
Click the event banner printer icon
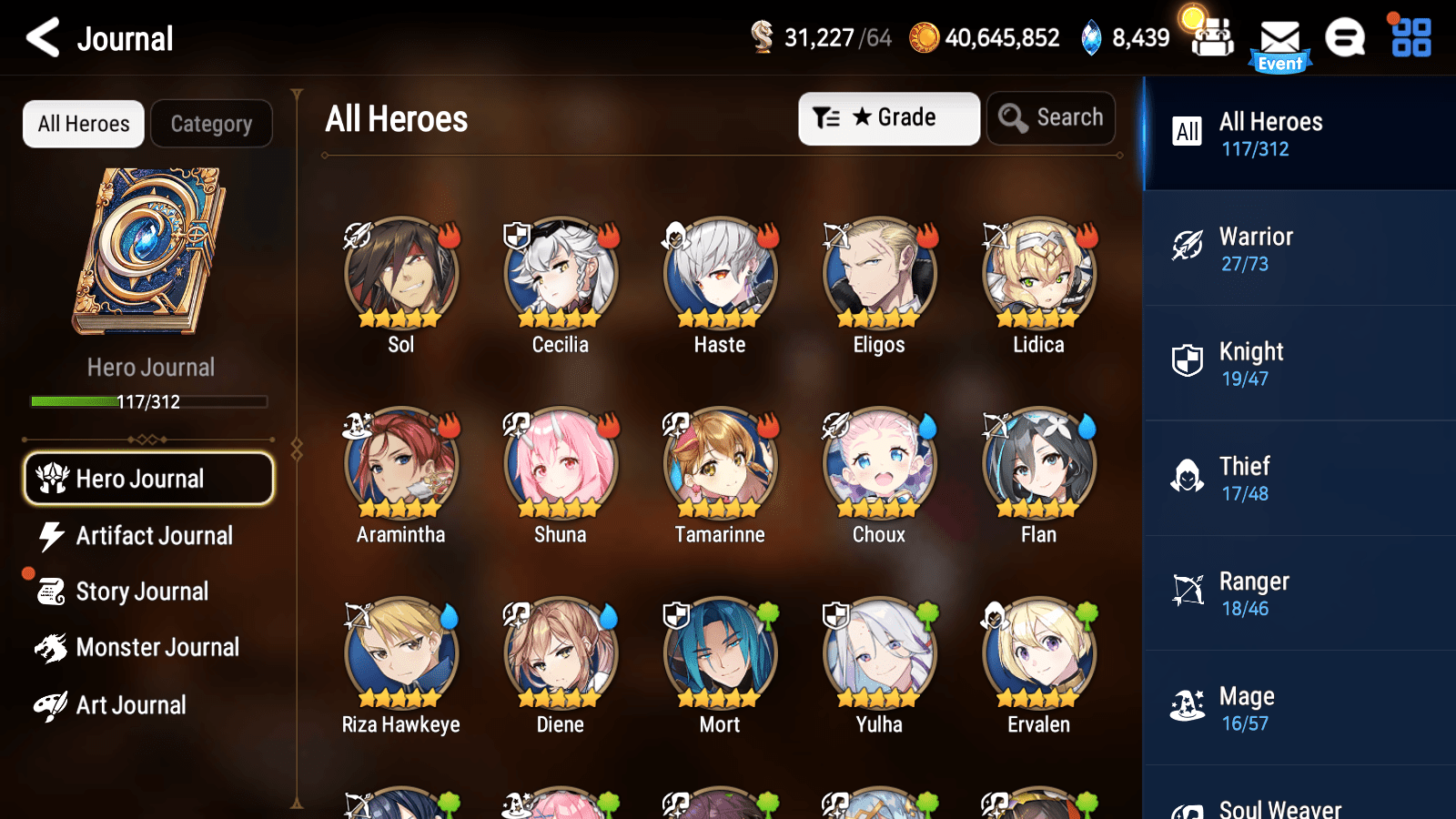click(x=1212, y=39)
